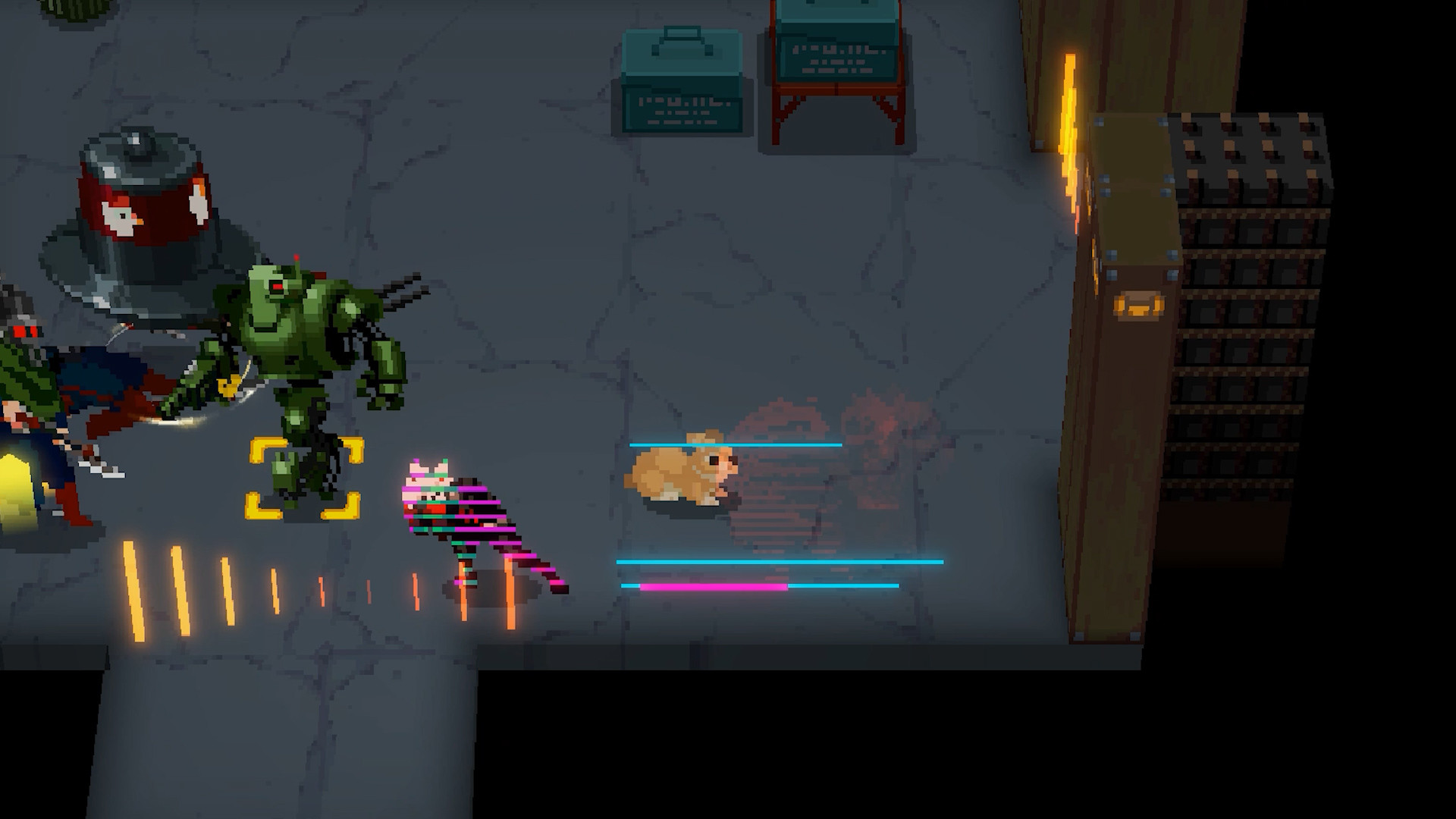The image size is (1456, 819).
Task: Click the brass latch on the cabinet door
Action: click(x=1140, y=306)
